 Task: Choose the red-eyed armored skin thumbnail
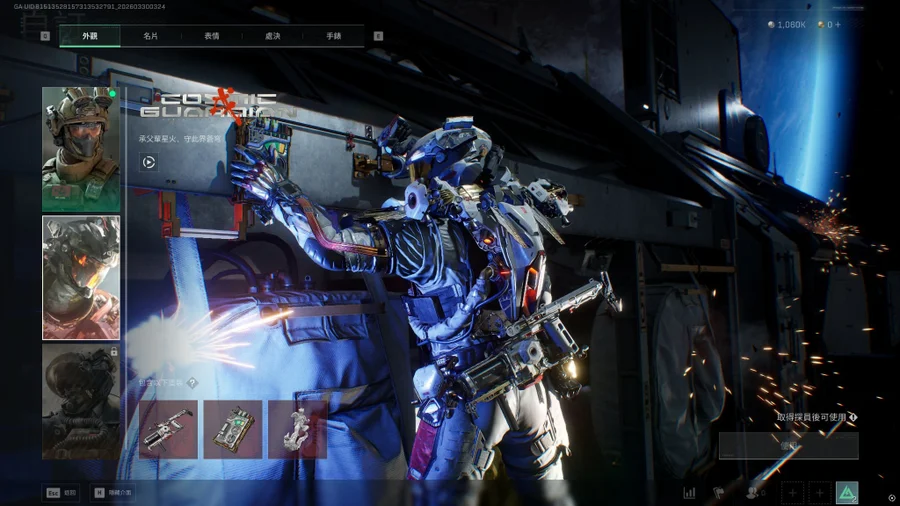pos(81,277)
